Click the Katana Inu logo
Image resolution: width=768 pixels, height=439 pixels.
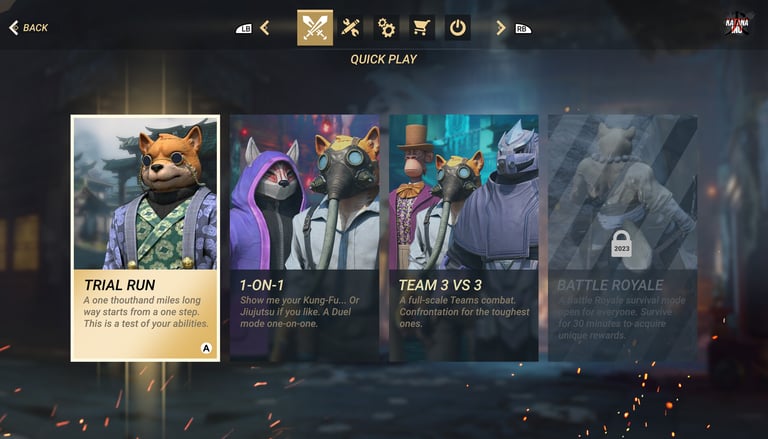click(x=738, y=24)
